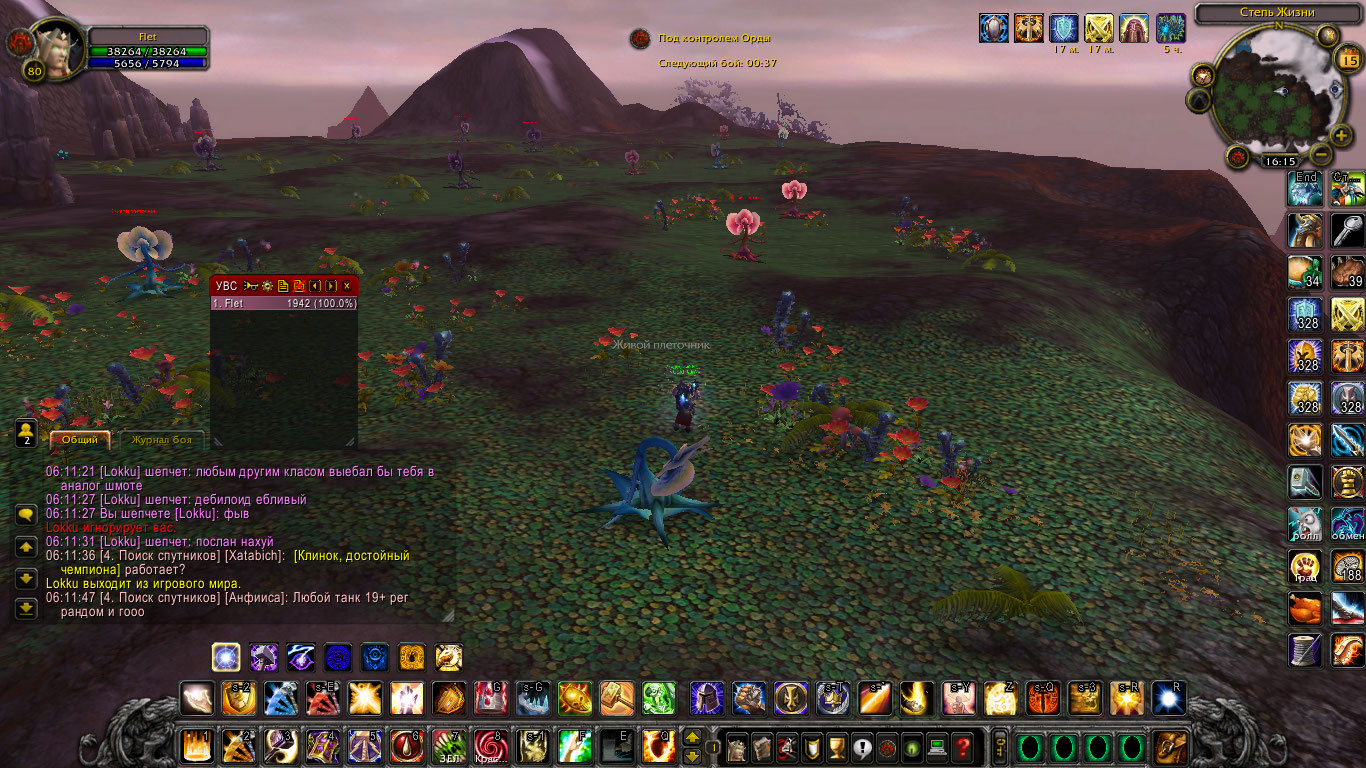
Task: Select the Общий chat tab
Action: pyautogui.click(x=80, y=440)
